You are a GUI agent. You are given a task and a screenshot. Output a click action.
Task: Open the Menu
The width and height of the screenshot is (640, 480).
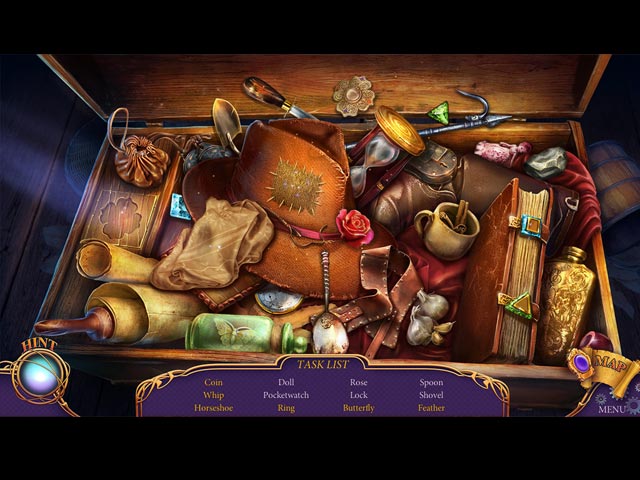point(612,408)
